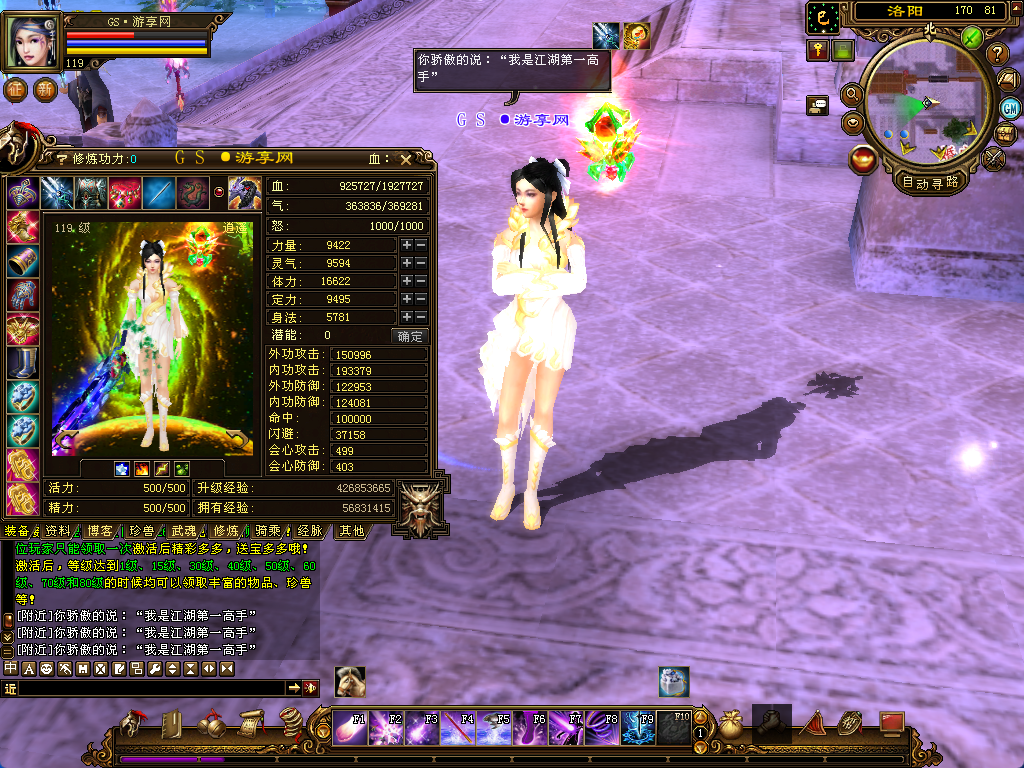The image size is (1024, 768).
Task: Click the minimap magnifier button
Action: pos(853,94)
